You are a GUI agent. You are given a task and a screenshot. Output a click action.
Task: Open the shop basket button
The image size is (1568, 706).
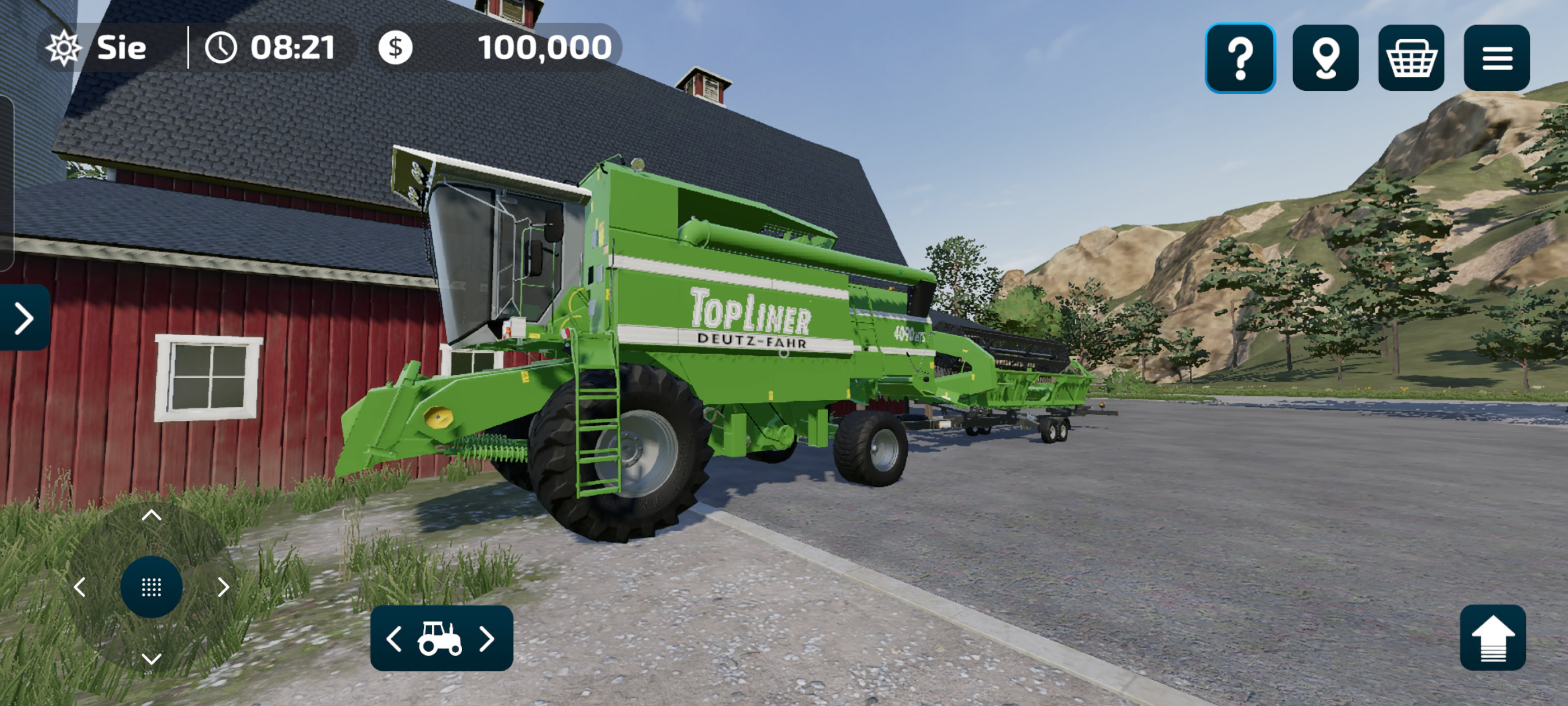click(x=1411, y=58)
